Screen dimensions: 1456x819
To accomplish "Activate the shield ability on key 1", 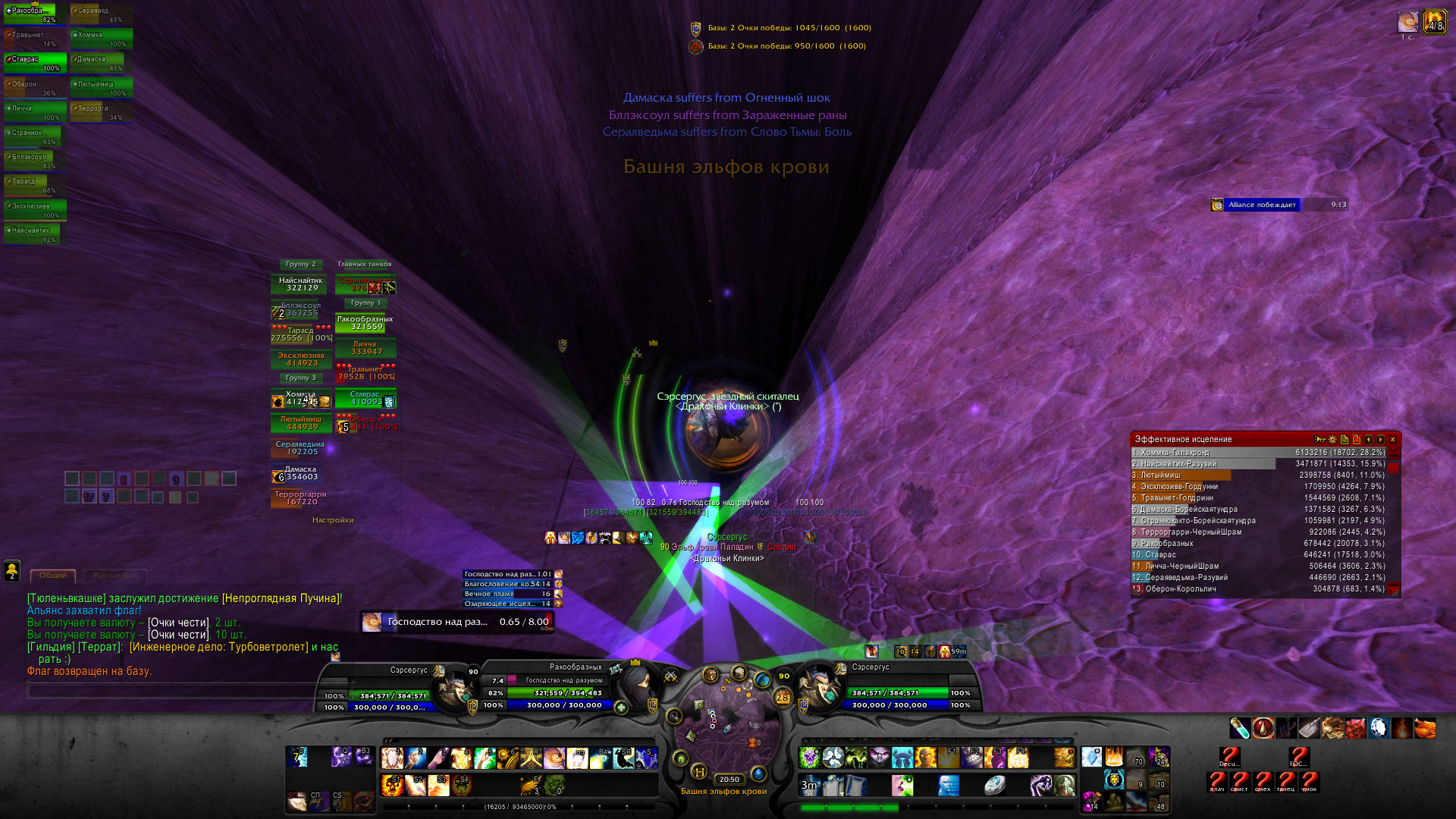I will [x=392, y=758].
